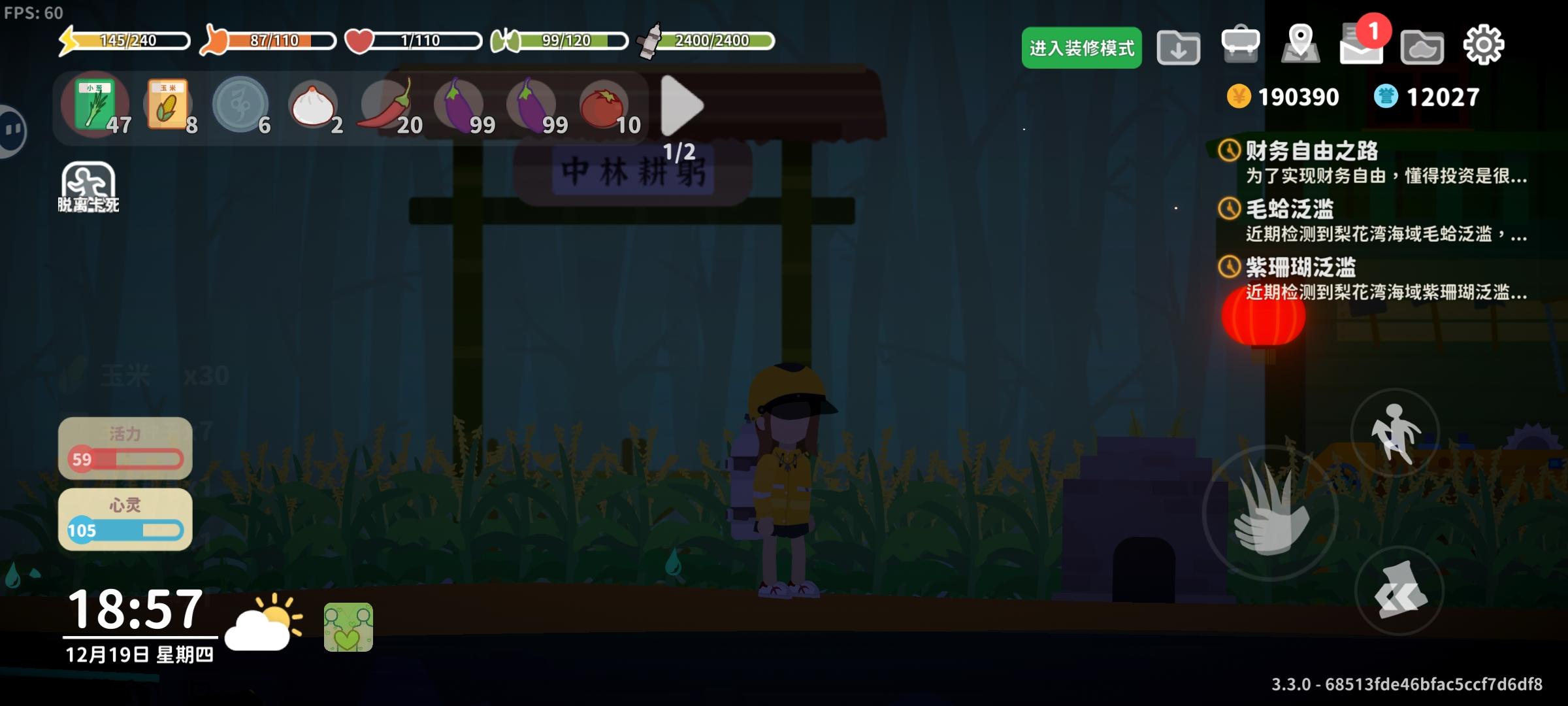
Task: Tap the run action button
Action: (x=1393, y=433)
